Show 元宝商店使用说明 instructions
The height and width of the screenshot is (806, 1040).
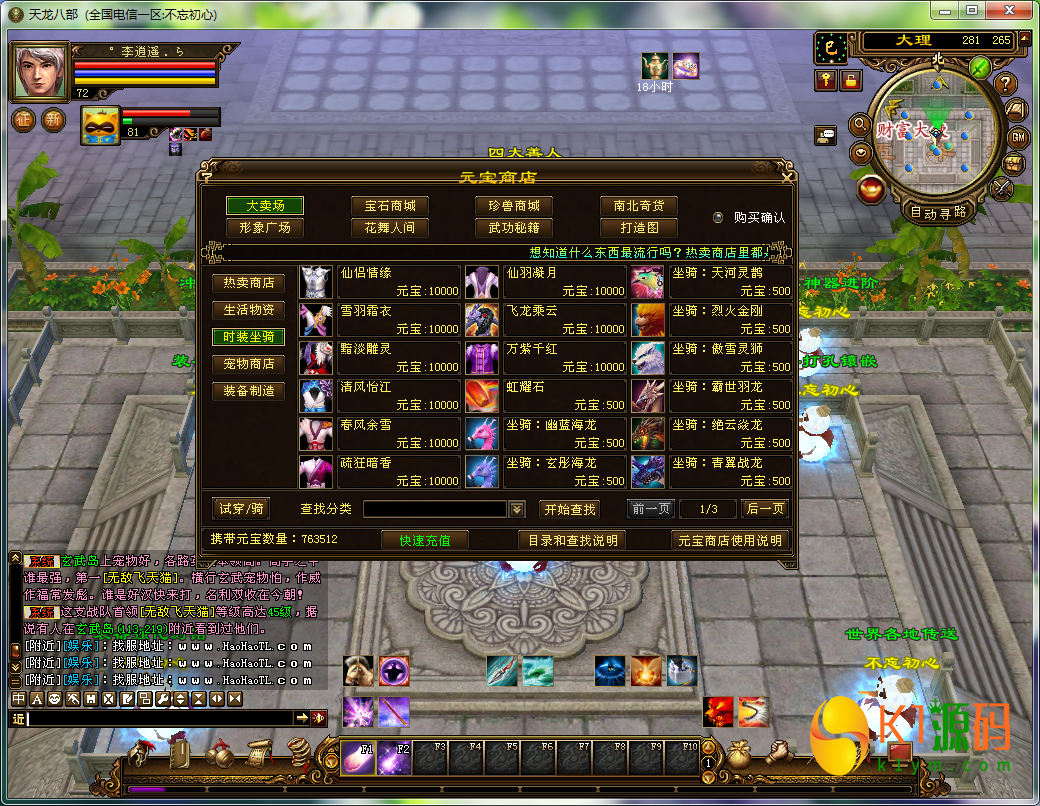pyautogui.click(x=729, y=540)
